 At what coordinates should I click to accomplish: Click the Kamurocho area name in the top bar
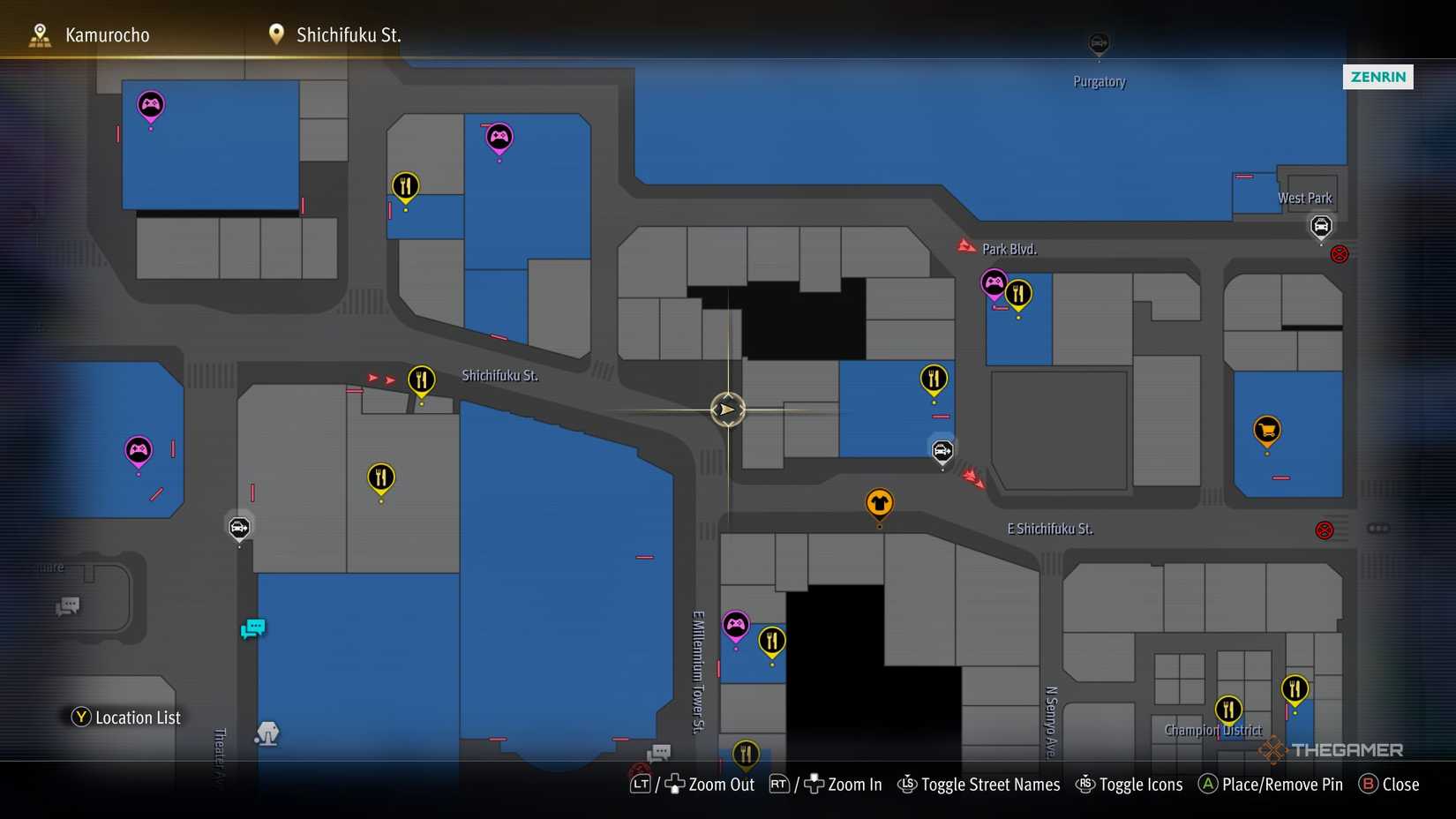tap(106, 34)
